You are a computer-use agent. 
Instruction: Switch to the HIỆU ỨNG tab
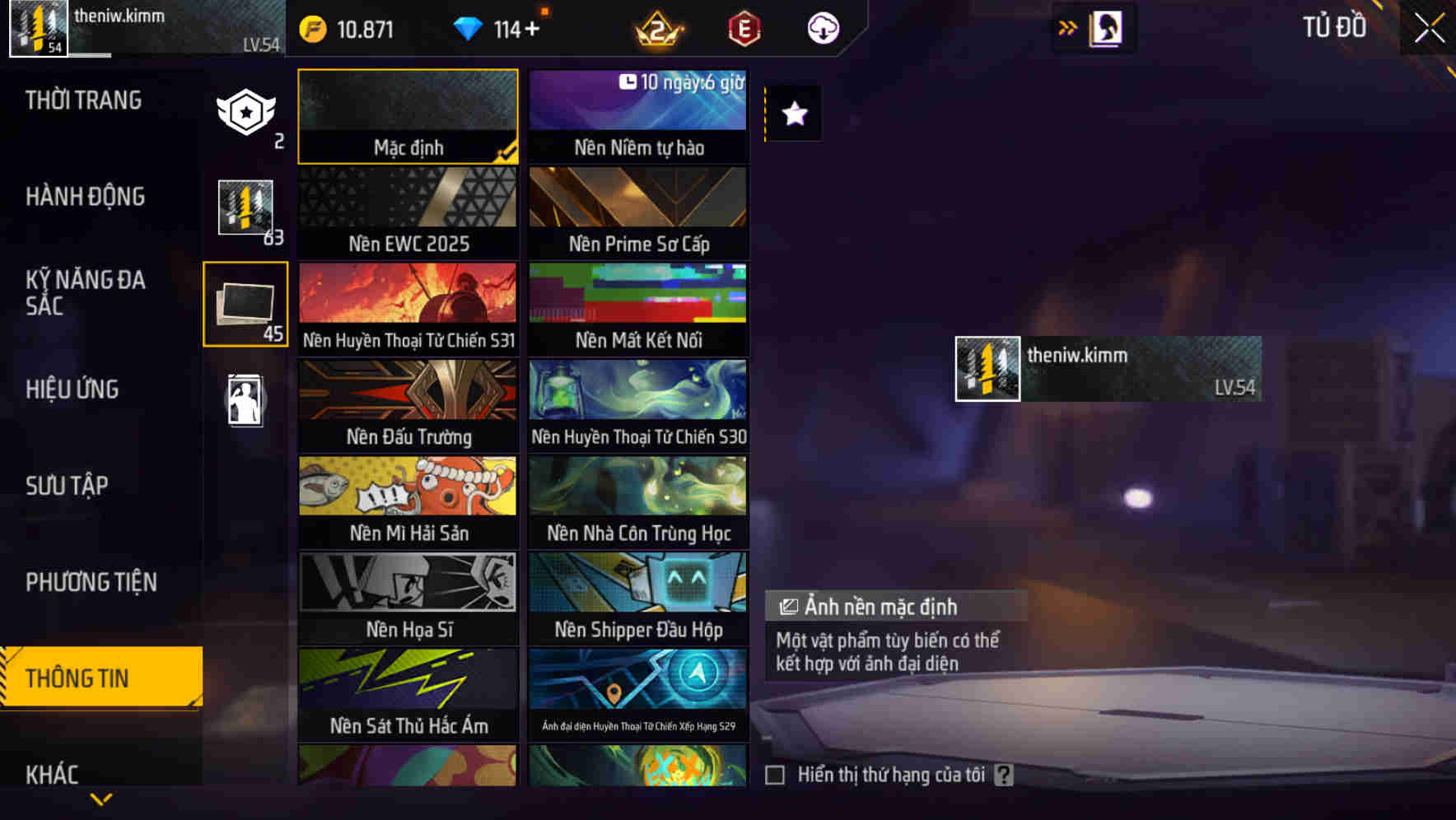pos(72,389)
